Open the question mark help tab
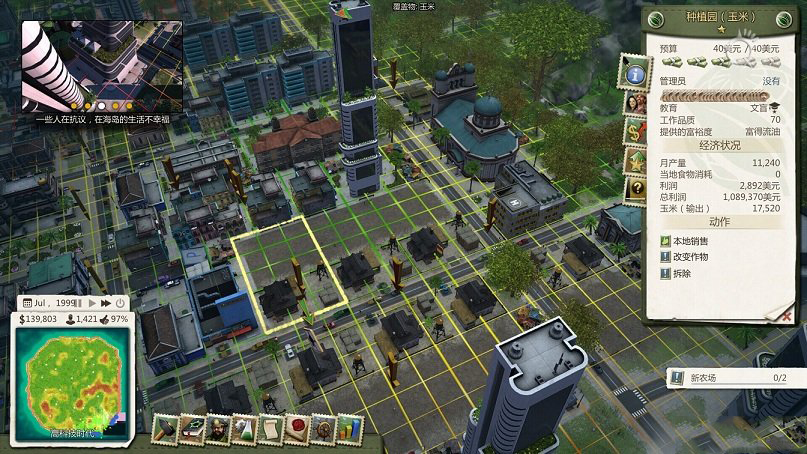The width and height of the screenshot is (807, 454). pyautogui.click(x=634, y=188)
